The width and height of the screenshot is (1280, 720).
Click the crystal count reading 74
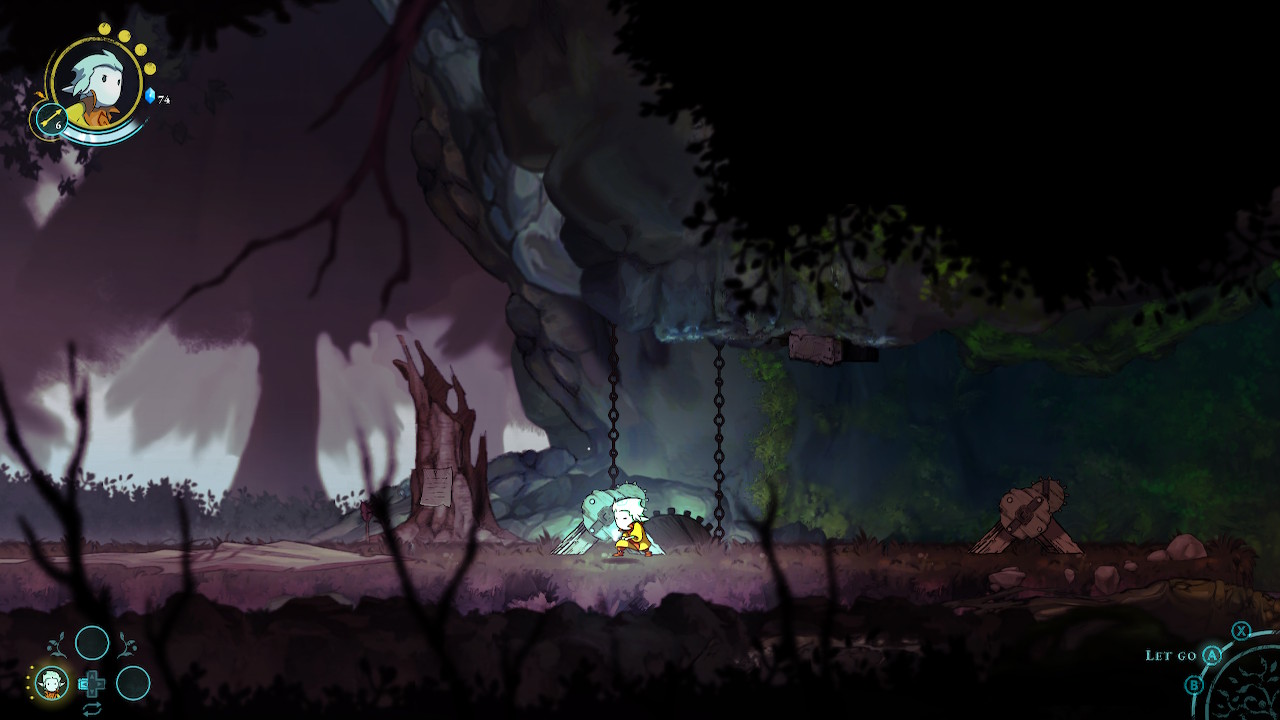pyautogui.click(x=163, y=98)
